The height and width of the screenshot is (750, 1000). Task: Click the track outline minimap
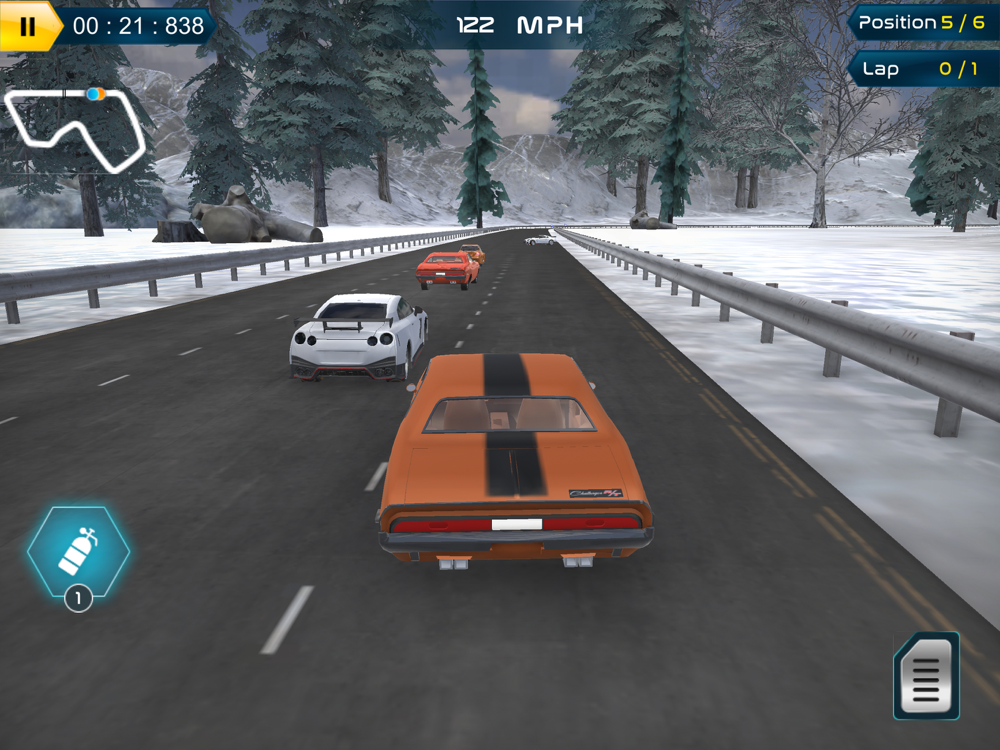[x=75, y=128]
